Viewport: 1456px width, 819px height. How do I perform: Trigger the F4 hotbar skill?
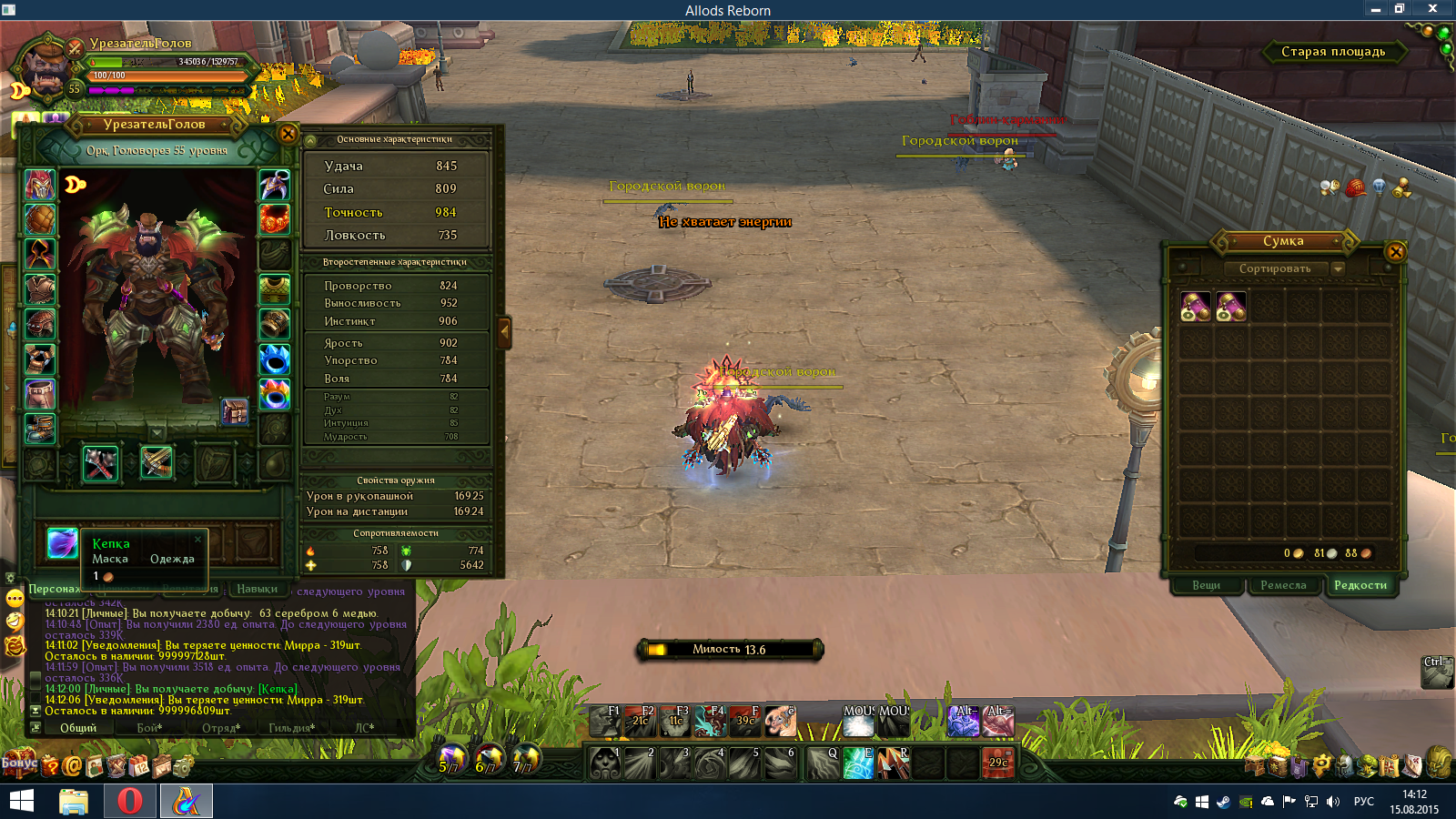click(709, 721)
